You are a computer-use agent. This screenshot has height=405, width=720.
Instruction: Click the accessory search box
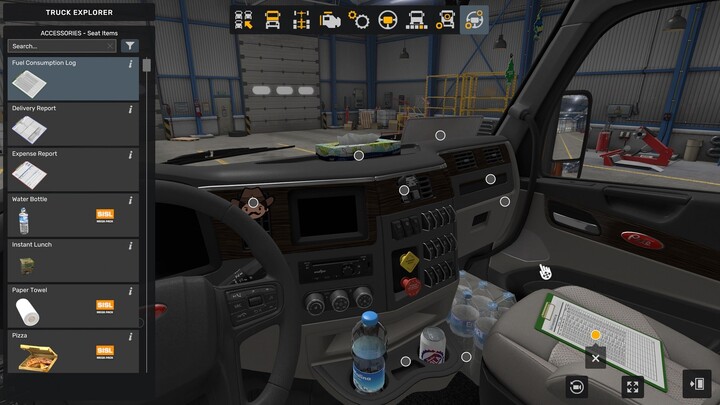pos(62,46)
